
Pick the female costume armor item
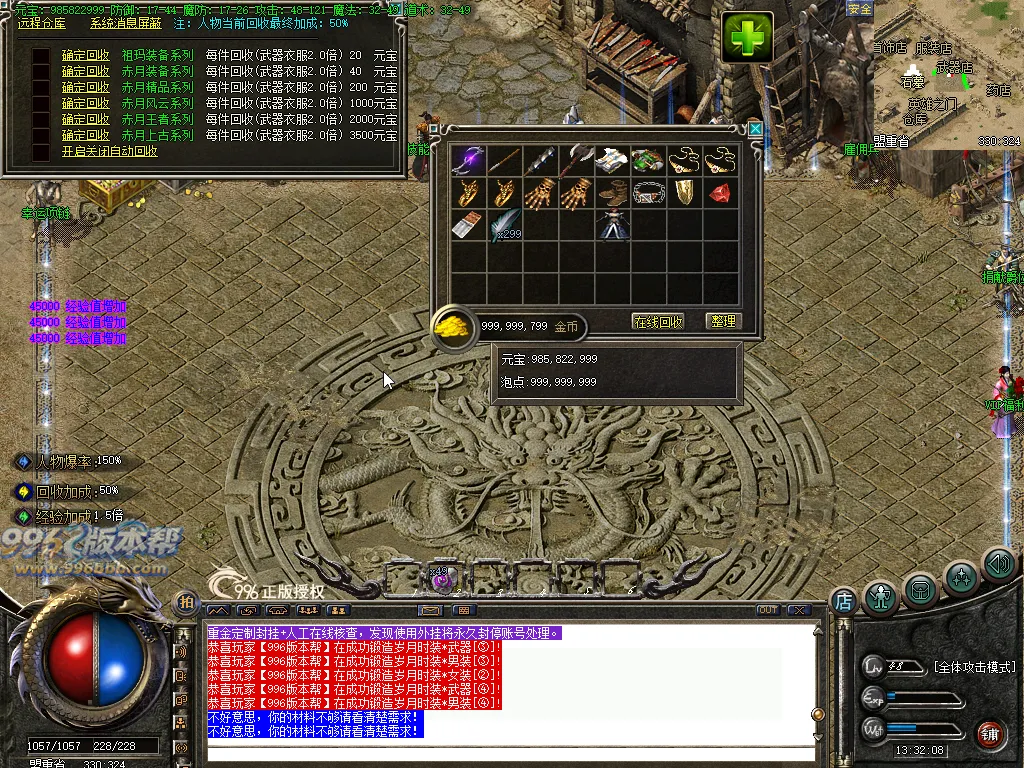(x=611, y=225)
